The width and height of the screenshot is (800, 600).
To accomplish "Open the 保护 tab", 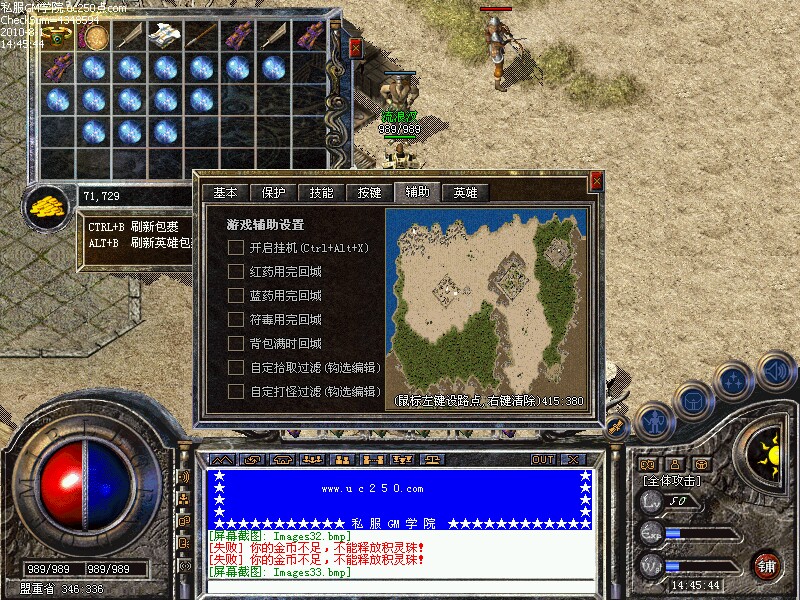I will click(x=273, y=193).
